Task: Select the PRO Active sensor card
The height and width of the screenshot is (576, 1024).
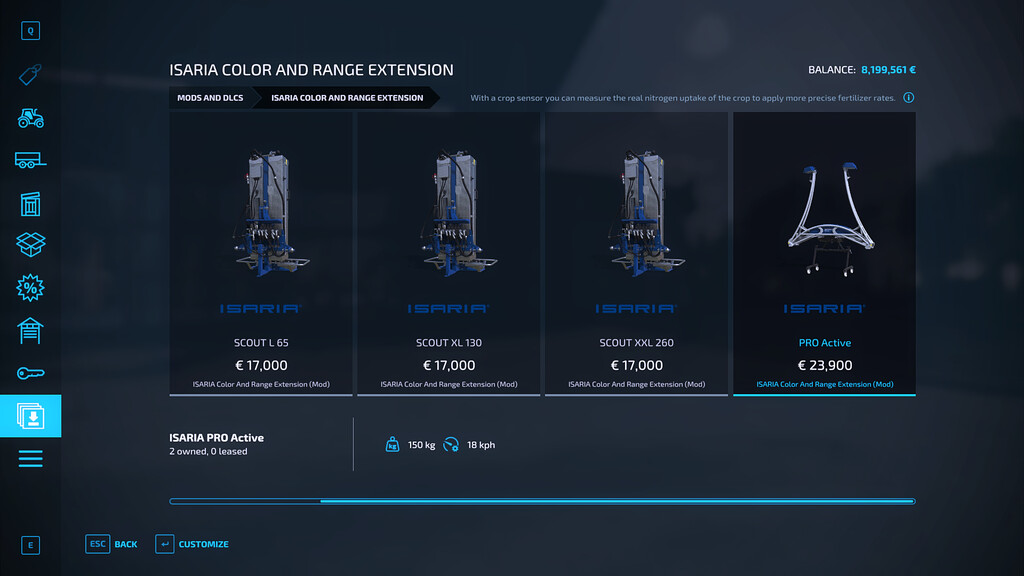Action: tap(824, 253)
